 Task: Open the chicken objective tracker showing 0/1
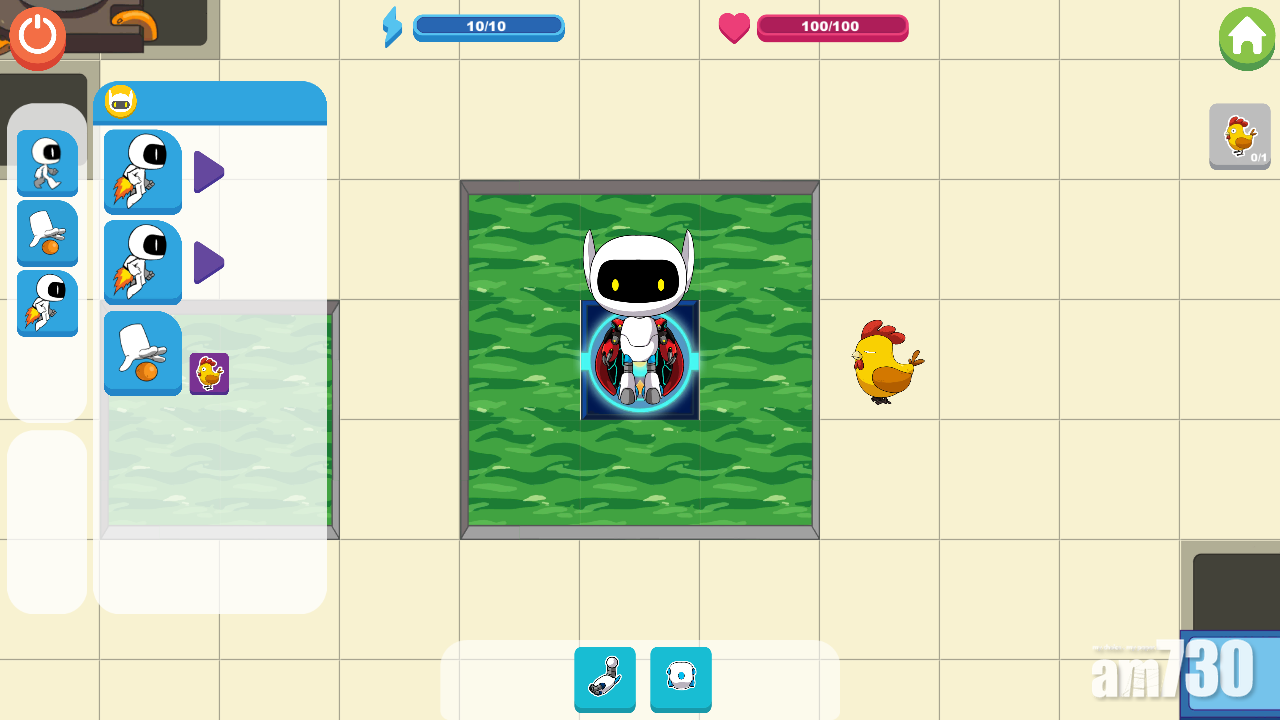[1240, 136]
